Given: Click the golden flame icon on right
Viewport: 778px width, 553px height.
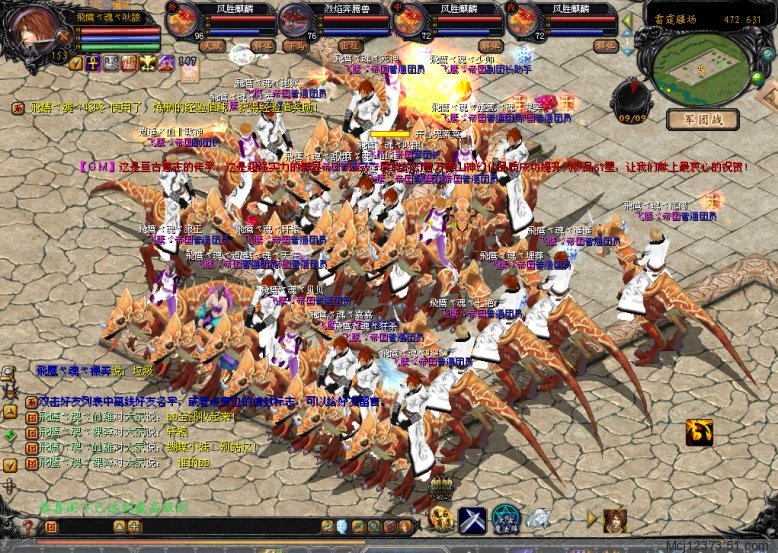Looking at the screenshot, I should click(699, 432).
